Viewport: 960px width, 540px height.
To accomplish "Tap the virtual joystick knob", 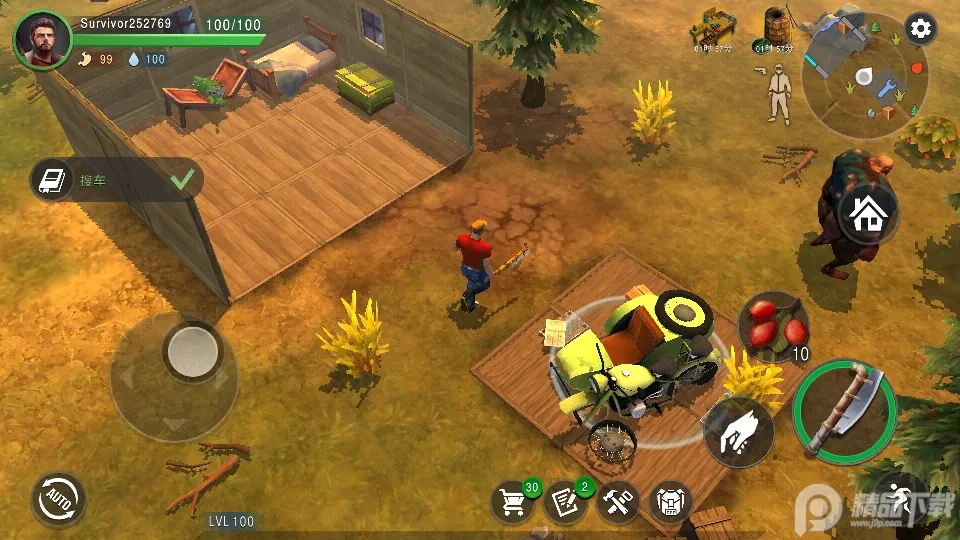I will (192, 350).
